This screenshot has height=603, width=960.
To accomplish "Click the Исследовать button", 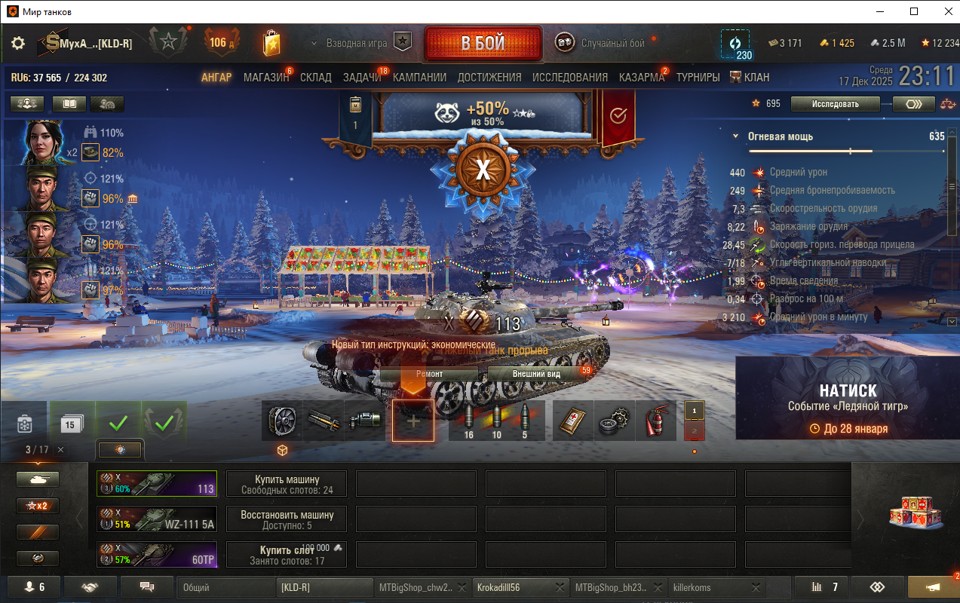I will [x=835, y=104].
